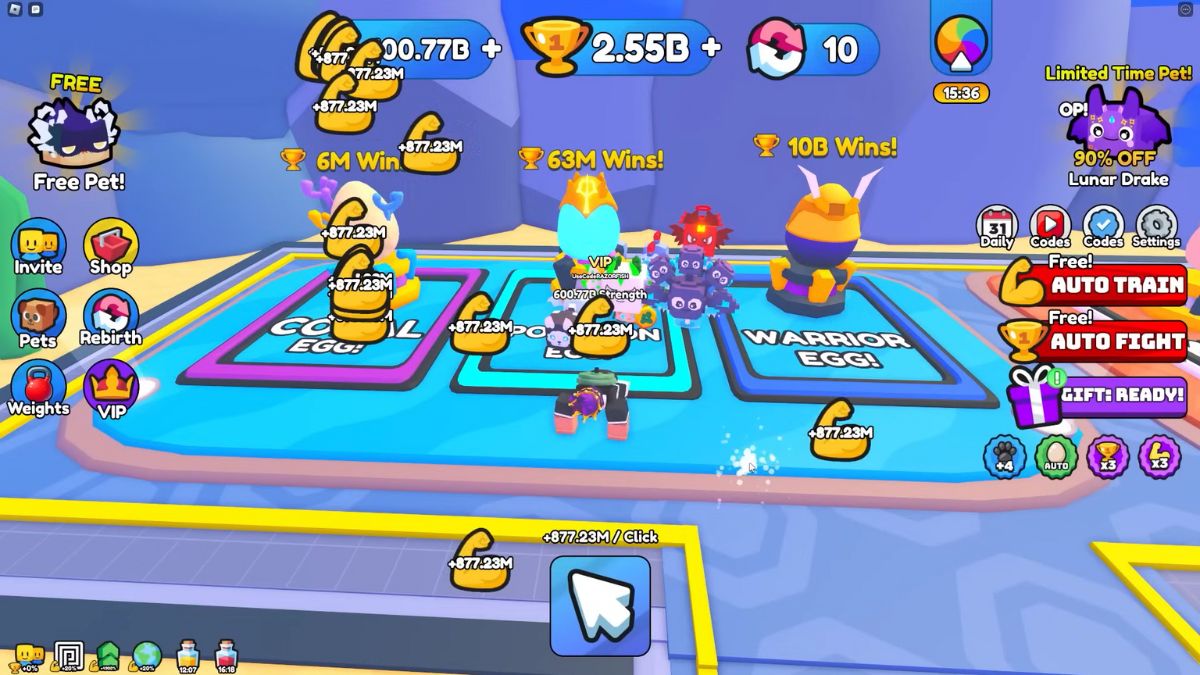Viewport: 1200px width, 675px height.
Task: Open the Daily rewards calendar
Action: pos(996,226)
